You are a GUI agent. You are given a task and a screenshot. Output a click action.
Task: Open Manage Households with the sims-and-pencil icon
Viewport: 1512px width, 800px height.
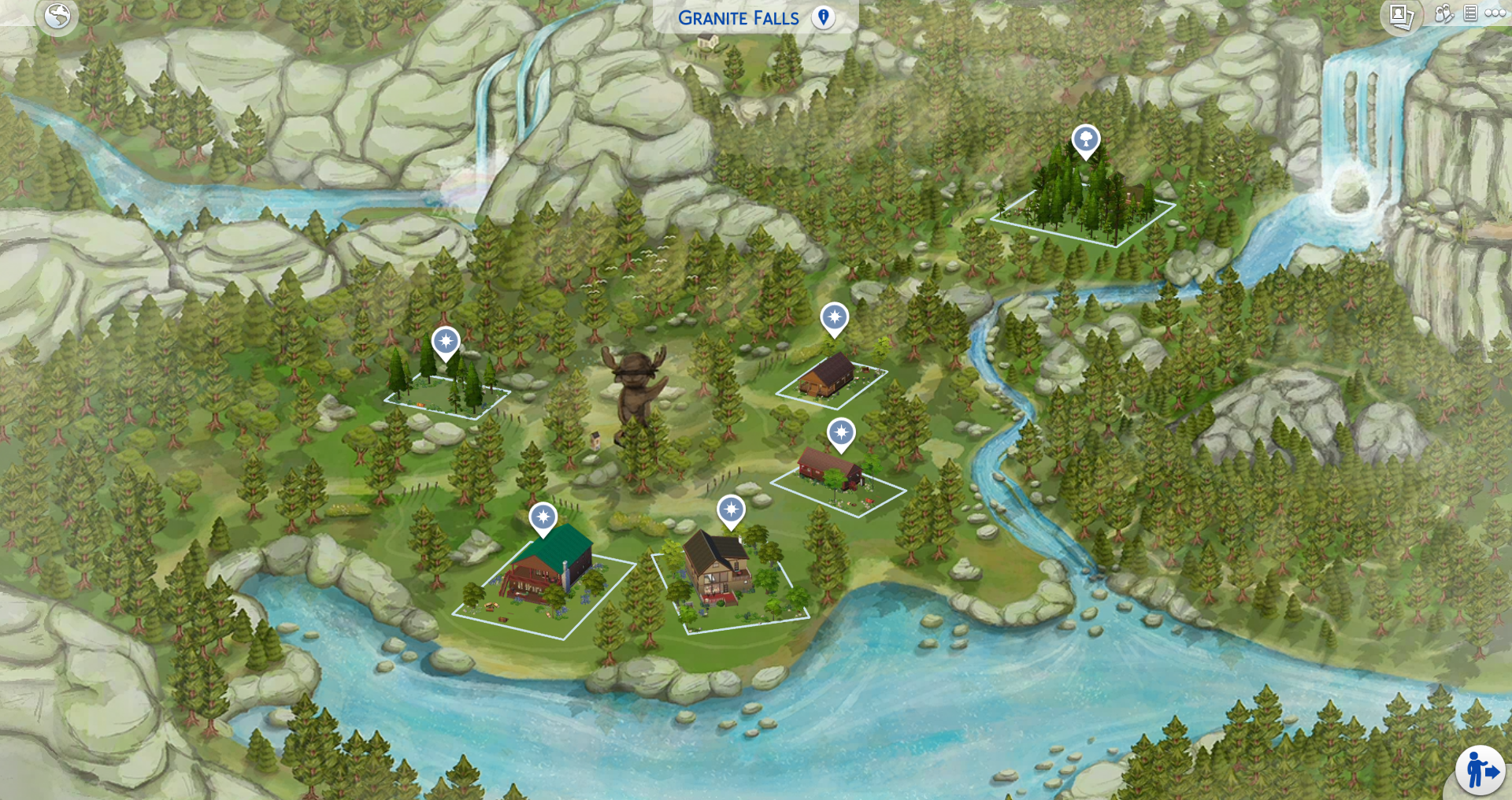pos(1443,14)
